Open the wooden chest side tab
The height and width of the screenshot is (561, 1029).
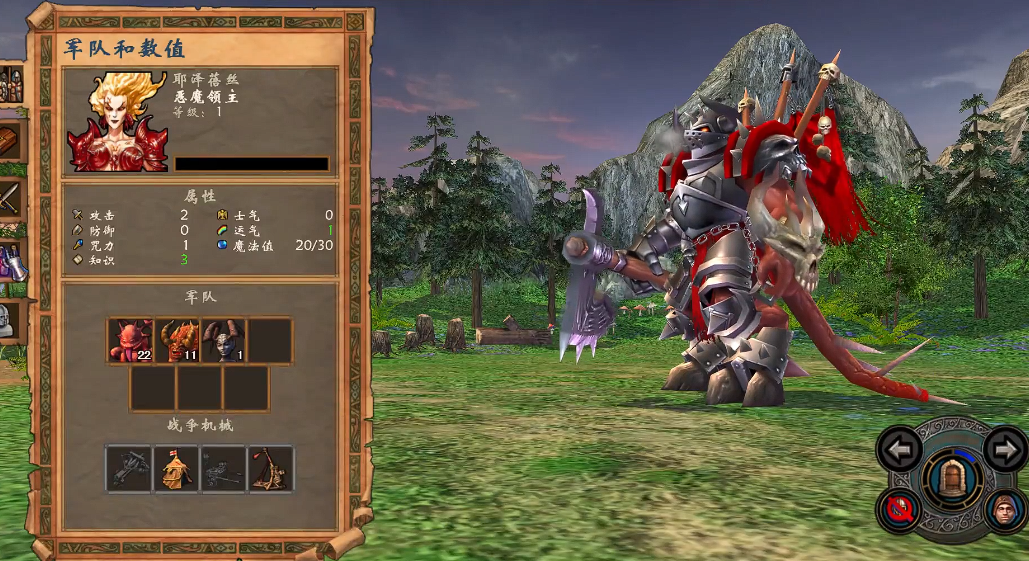(10, 141)
